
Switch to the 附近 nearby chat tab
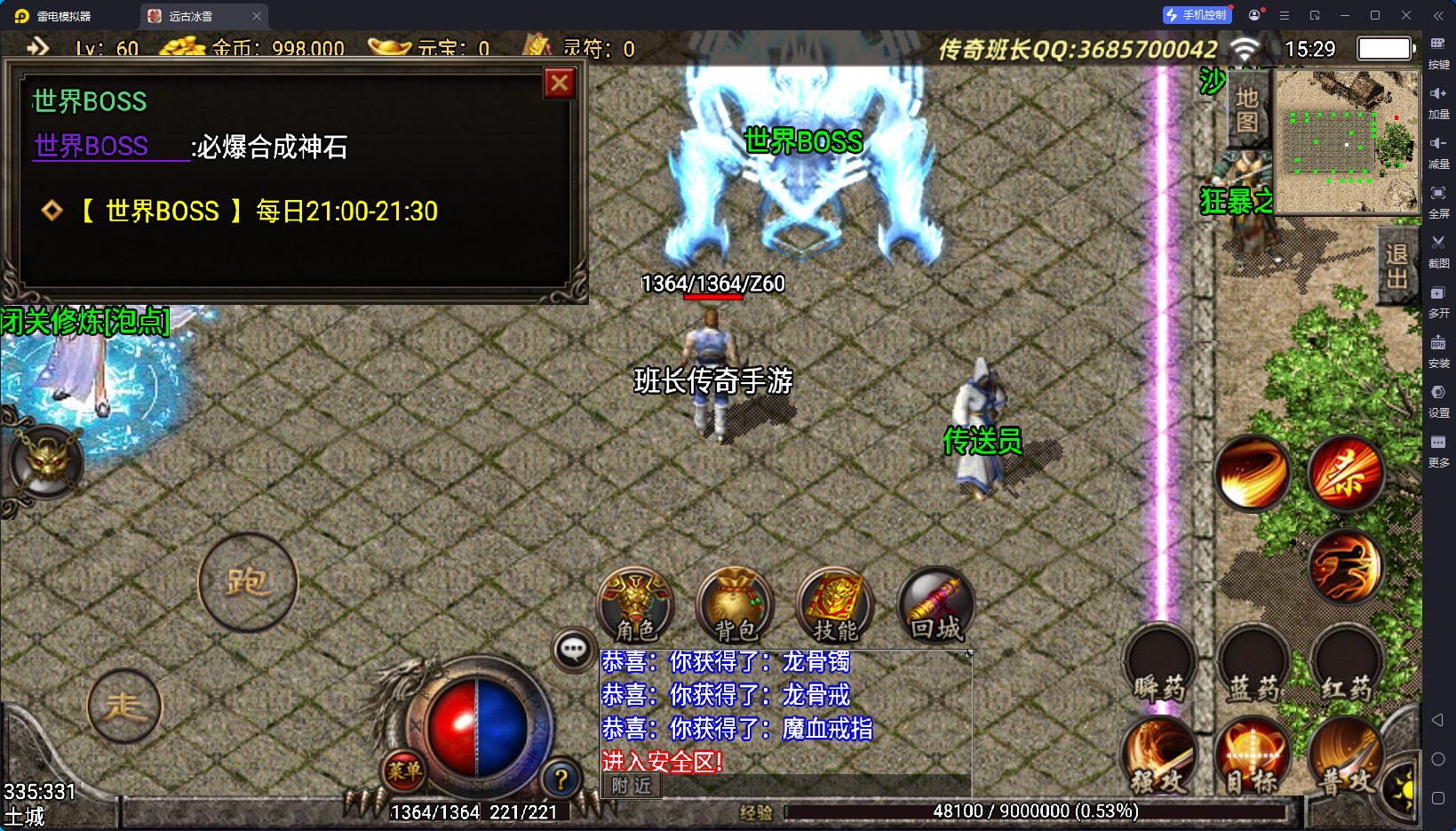click(632, 786)
